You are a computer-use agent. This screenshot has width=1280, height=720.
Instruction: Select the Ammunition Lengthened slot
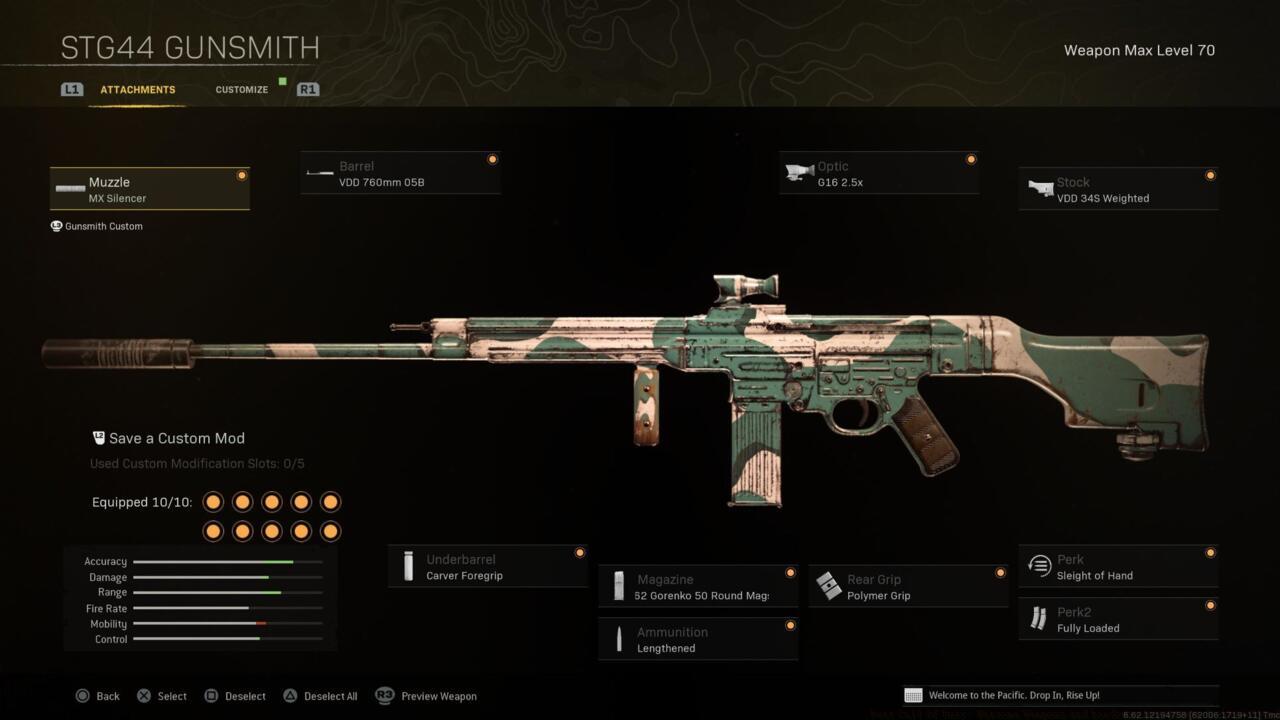point(697,640)
